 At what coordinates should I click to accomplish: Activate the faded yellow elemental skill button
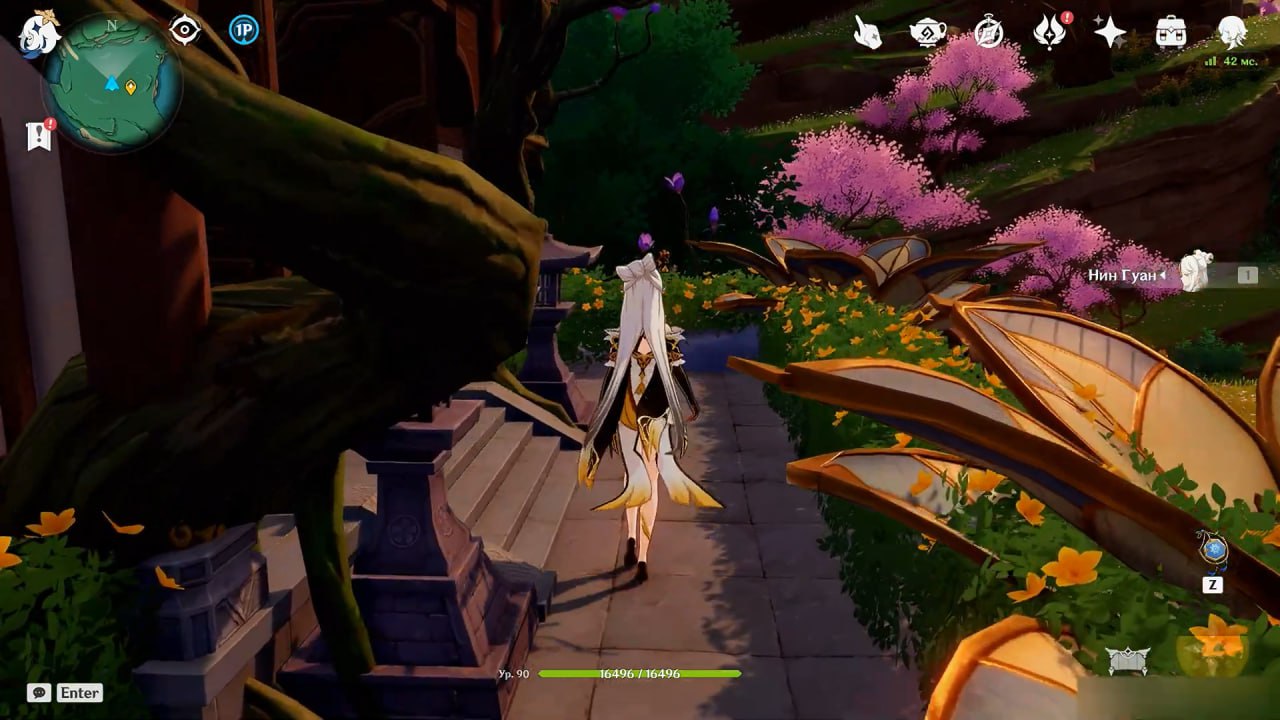[1211, 650]
